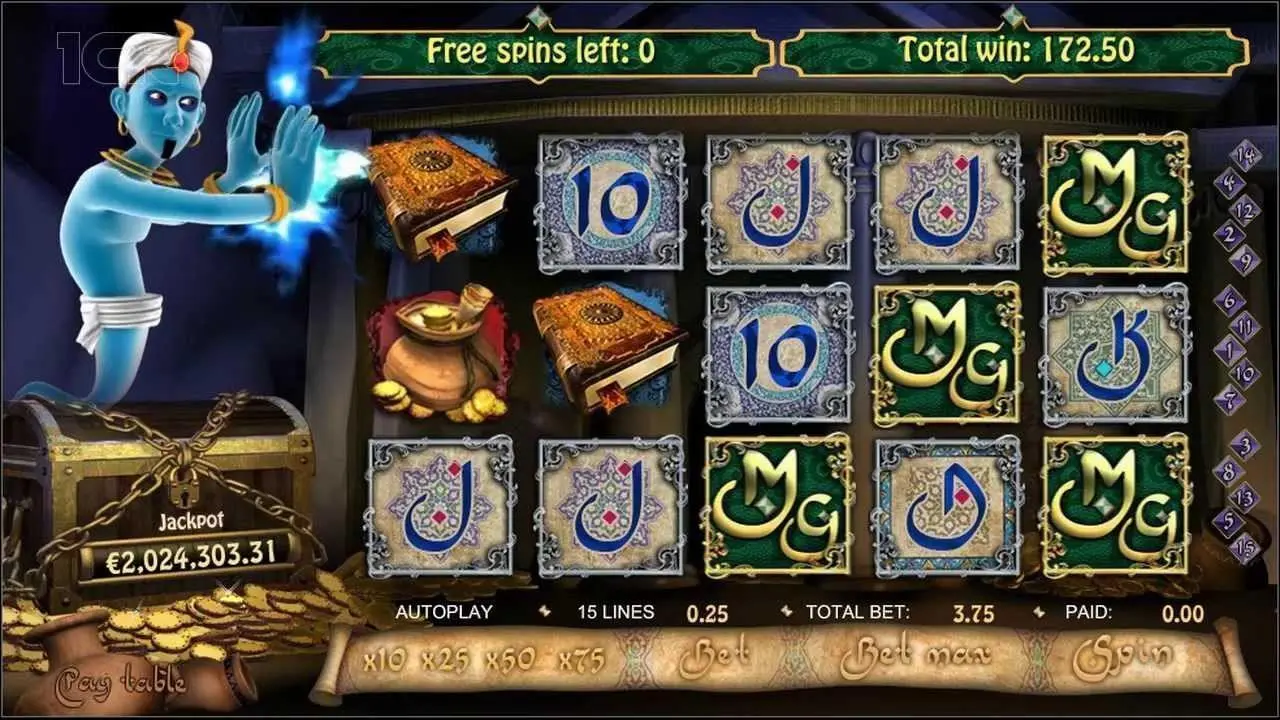
Task: Select the K symbol on the fifth reel
Action: pyautogui.click(x=1116, y=350)
